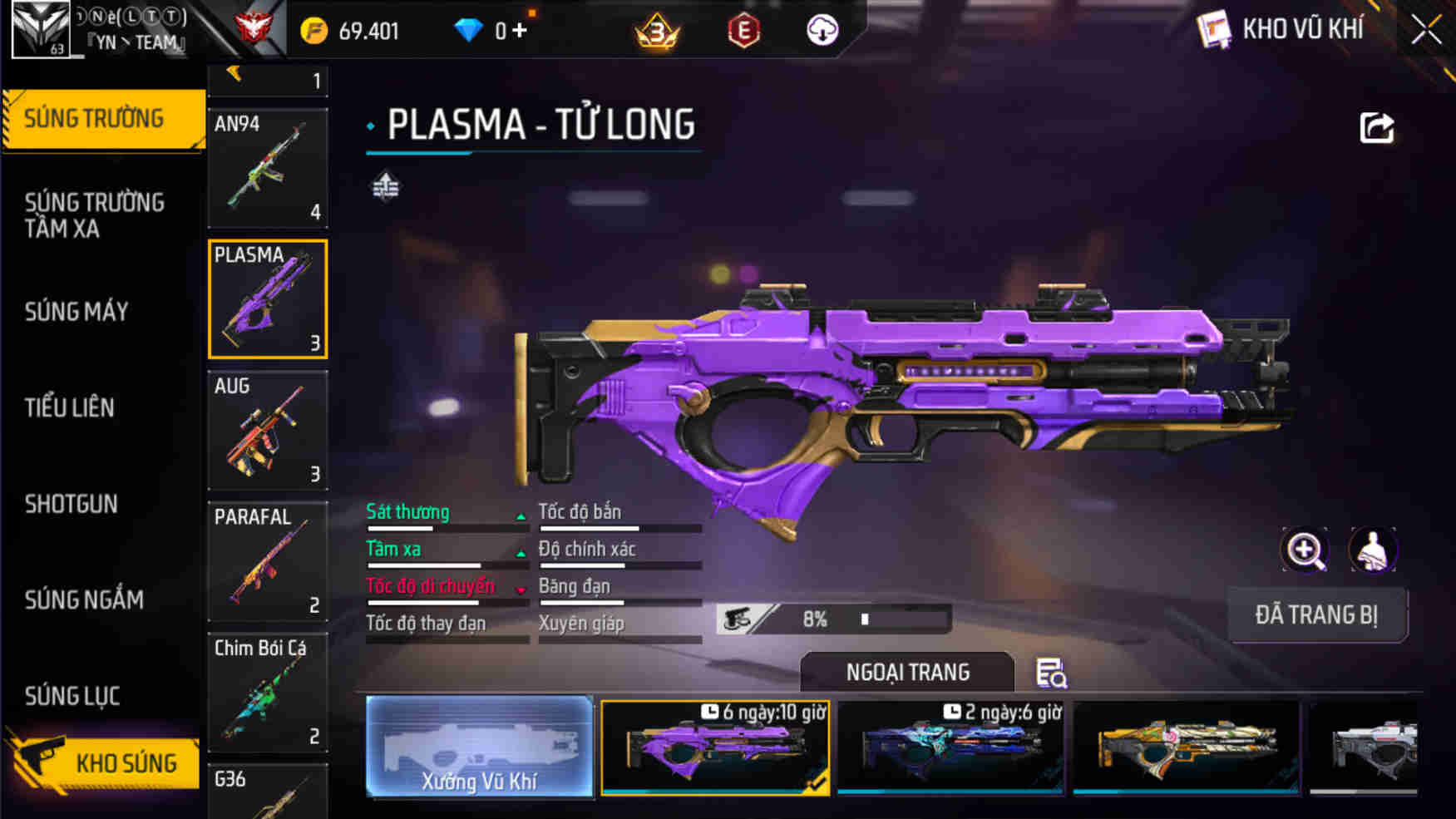The height and width of the screenshot is (819, 1456).
Task: Switch to Súng Ngắm category
Action: click(x=84, y=599)
